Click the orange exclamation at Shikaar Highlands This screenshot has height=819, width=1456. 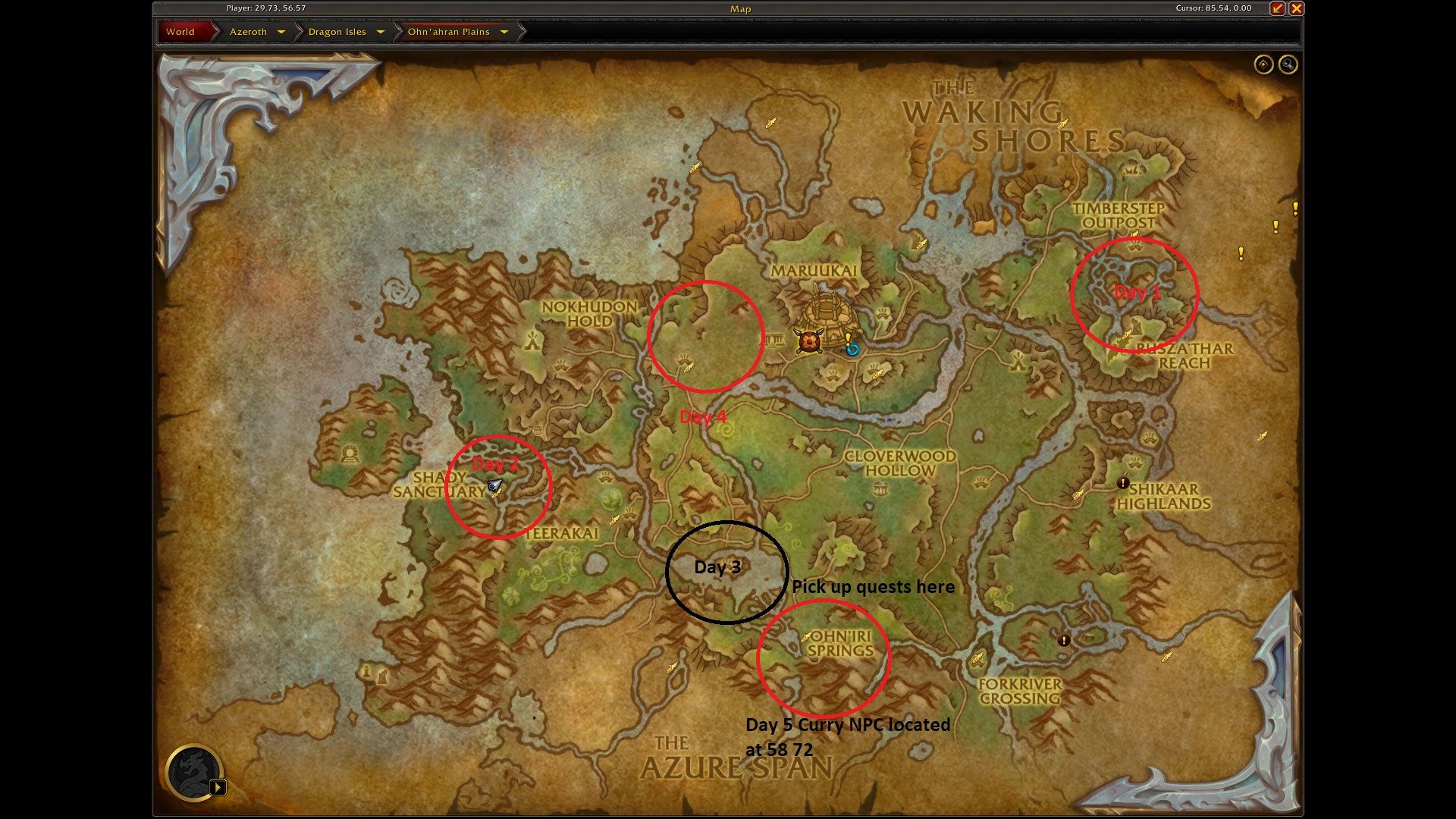(1122, 482)
